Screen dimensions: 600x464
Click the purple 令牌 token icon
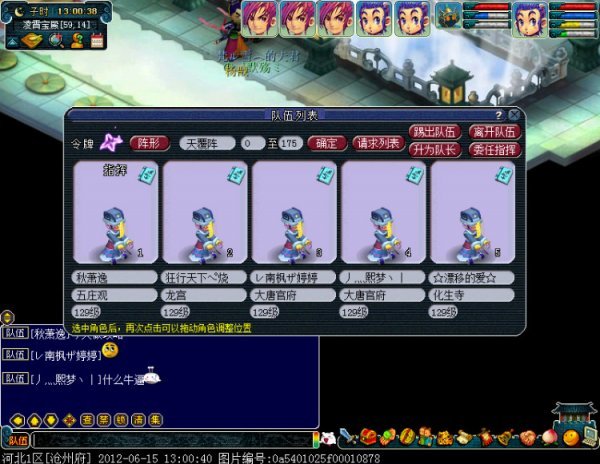point(113,144)
